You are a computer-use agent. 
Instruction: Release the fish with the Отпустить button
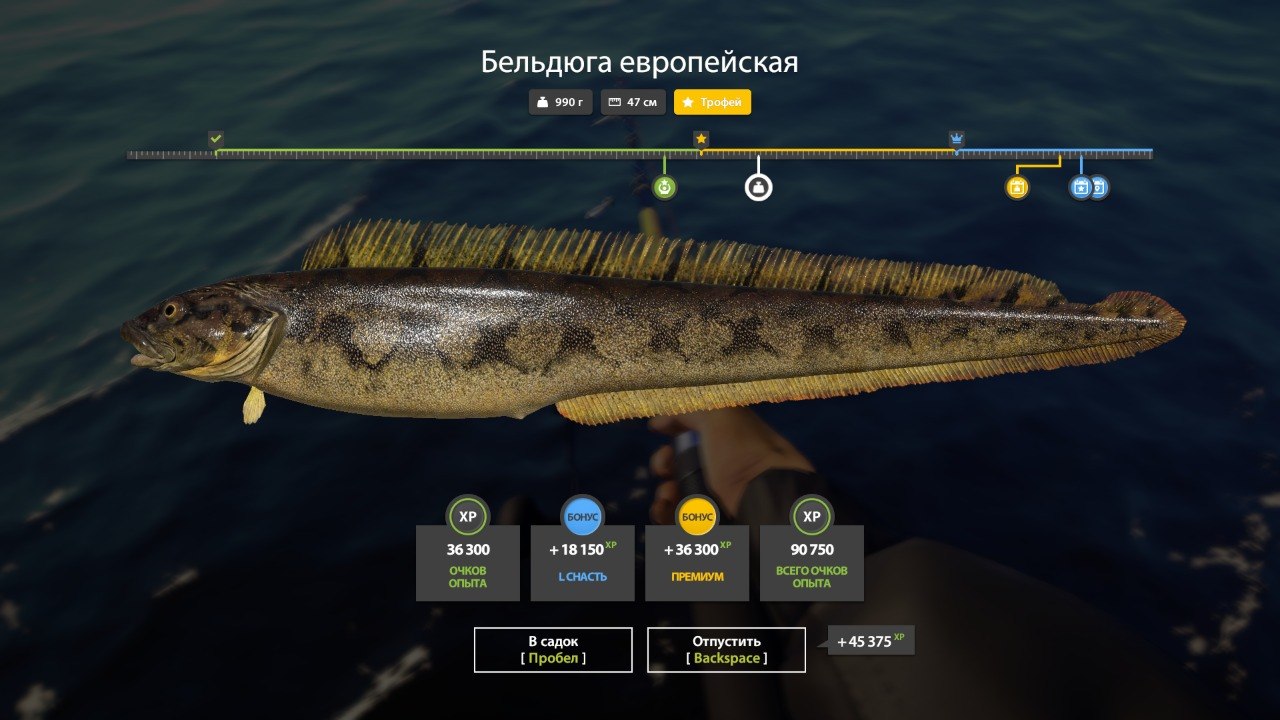[x=726, y=650]
